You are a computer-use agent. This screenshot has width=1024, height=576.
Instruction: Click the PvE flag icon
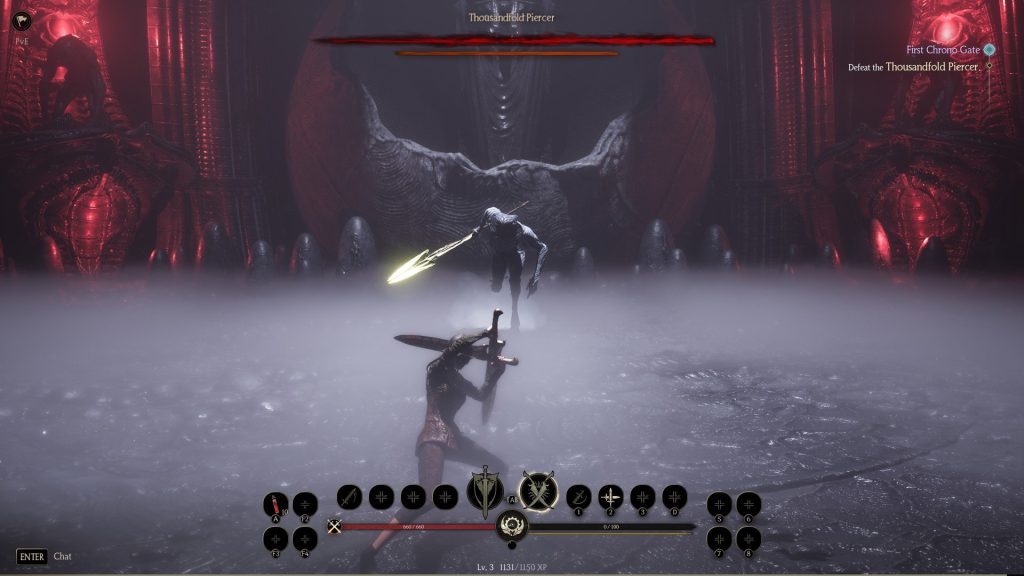click(22, 20)
